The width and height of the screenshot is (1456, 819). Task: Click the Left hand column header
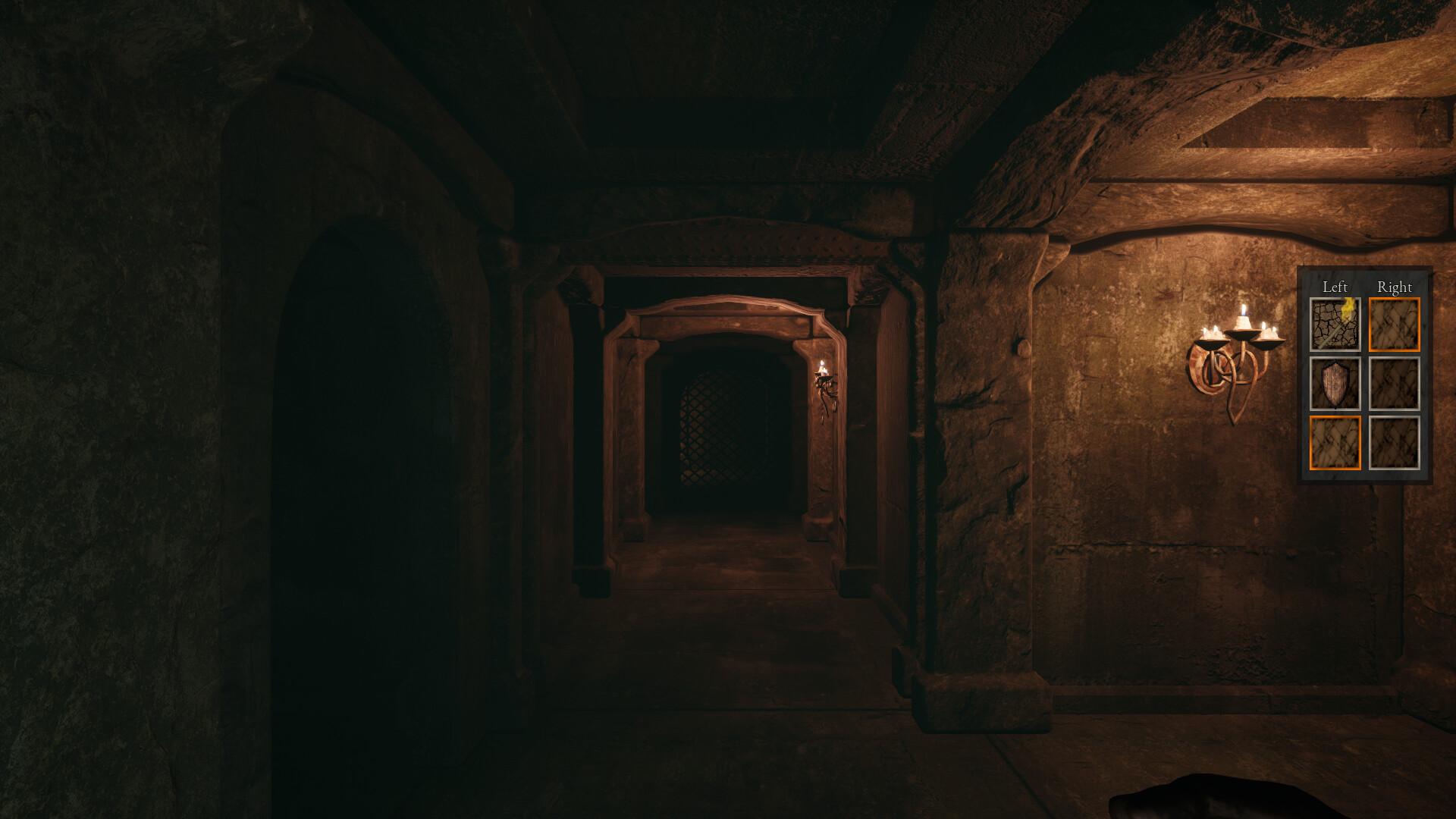pyautogui.click(x=1335, y=287)
